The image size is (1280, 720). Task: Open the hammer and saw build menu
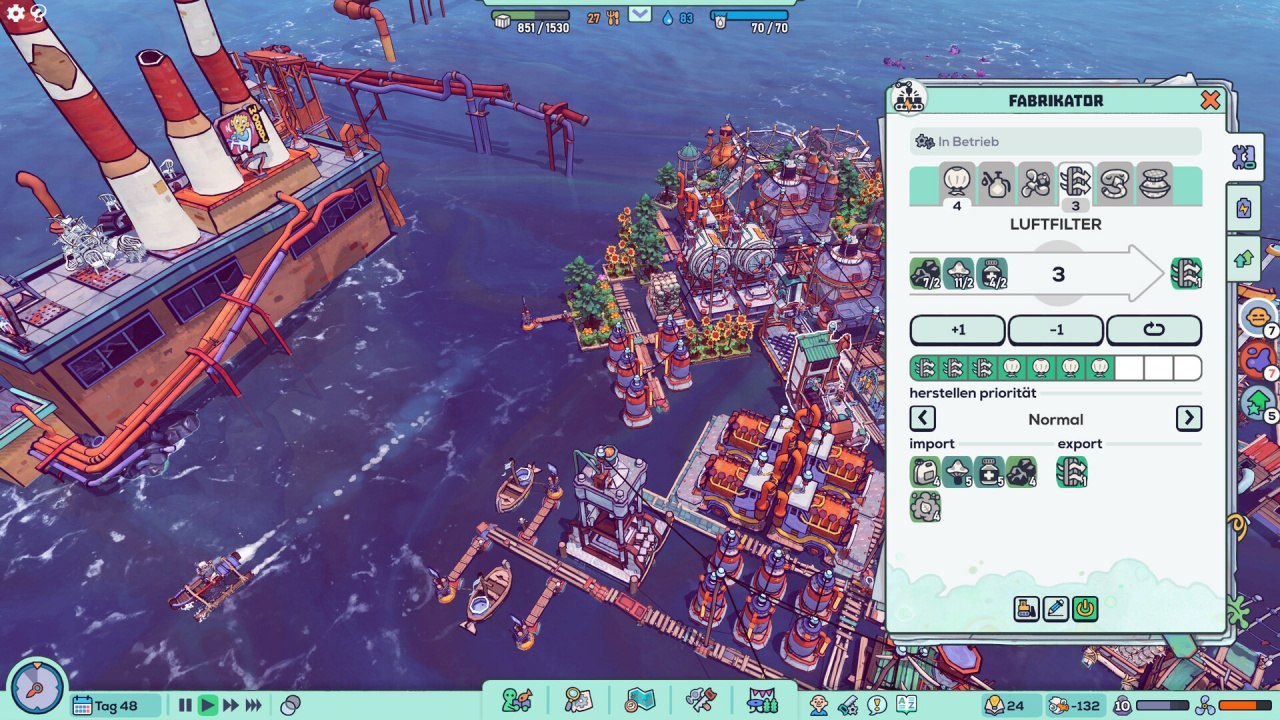[x=699, y=699]
